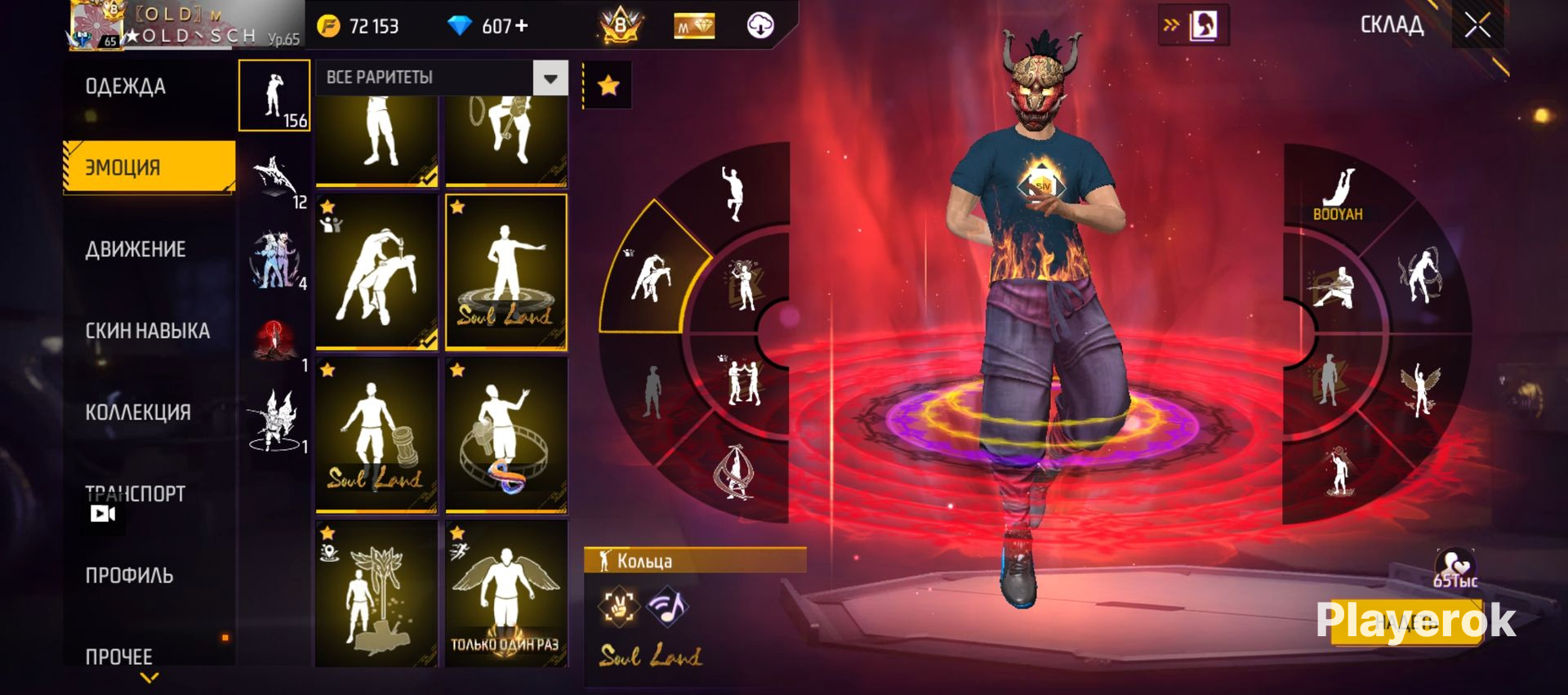Viewport: 1568px width, 695px height.
Task: Expand the ВСЕ РАРИТЕТЫ rarity dropdown
Action: tap(550, 78)
